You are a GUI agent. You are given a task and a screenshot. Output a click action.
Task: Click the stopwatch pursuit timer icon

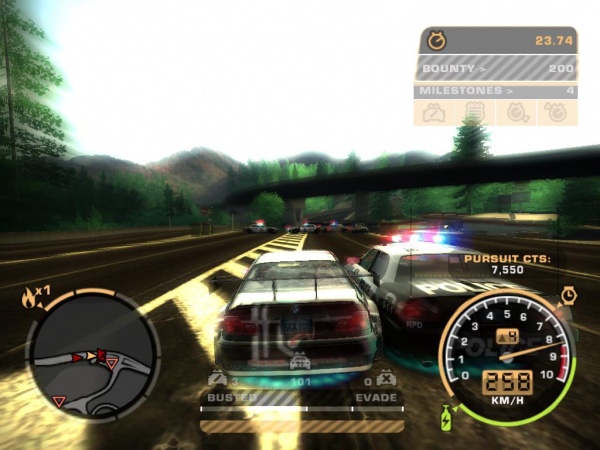coord(436,41)
